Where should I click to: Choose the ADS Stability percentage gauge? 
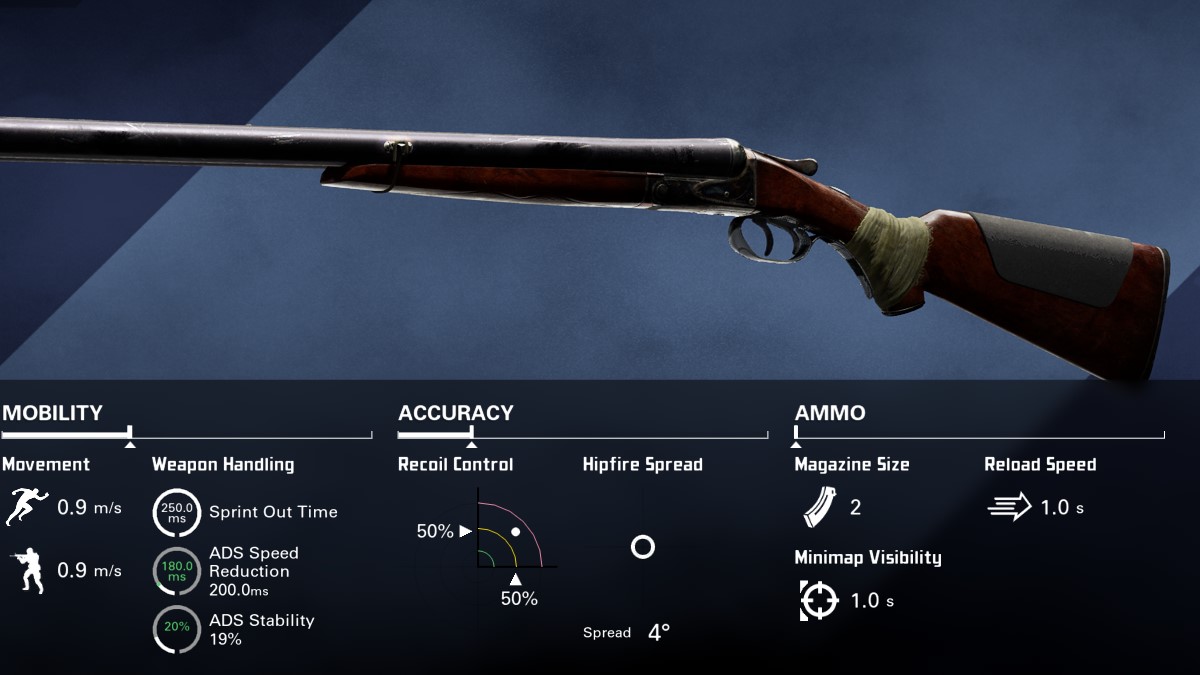tap(176, 629)
